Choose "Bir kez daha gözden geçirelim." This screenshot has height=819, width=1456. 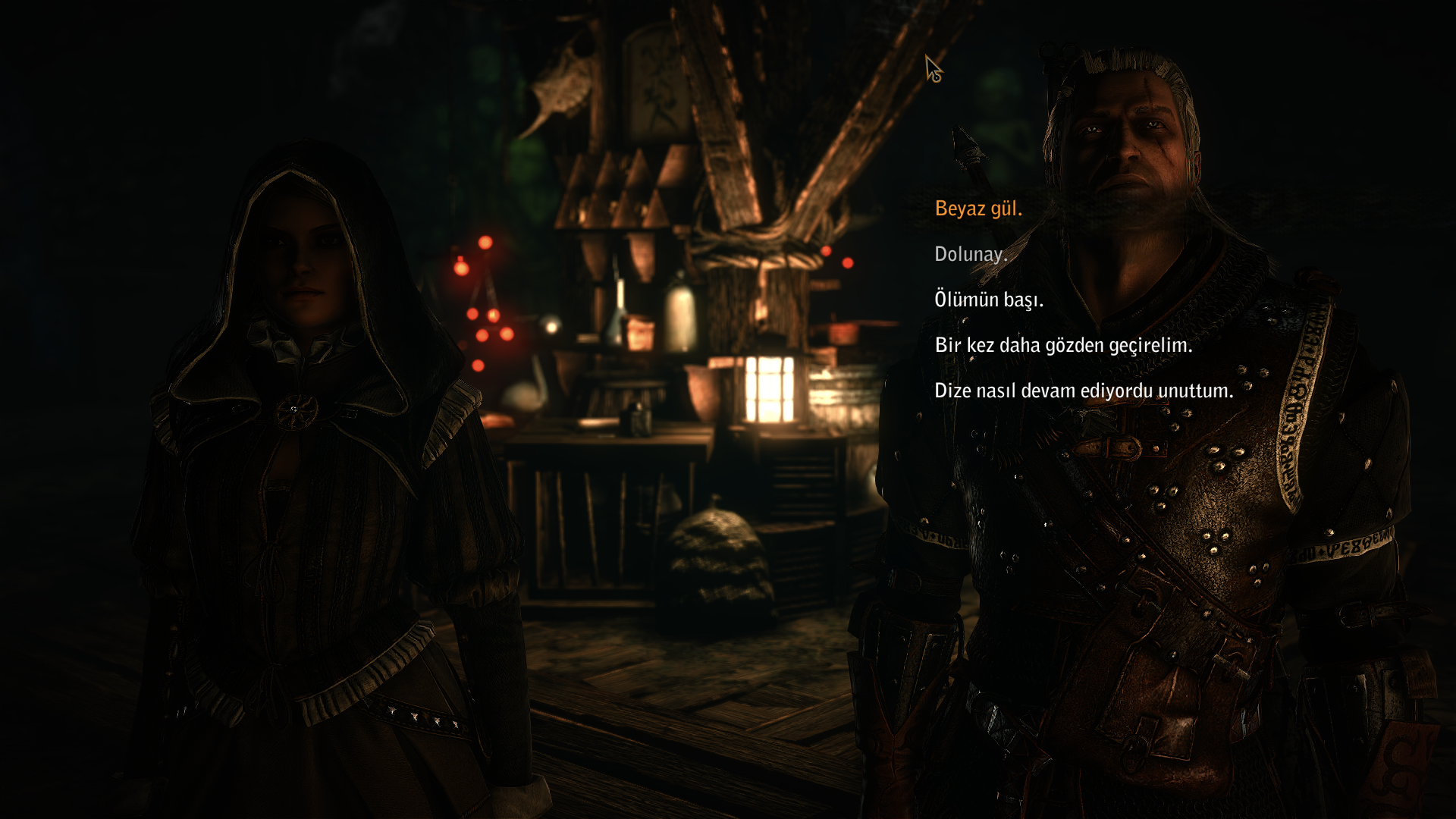1063,345
